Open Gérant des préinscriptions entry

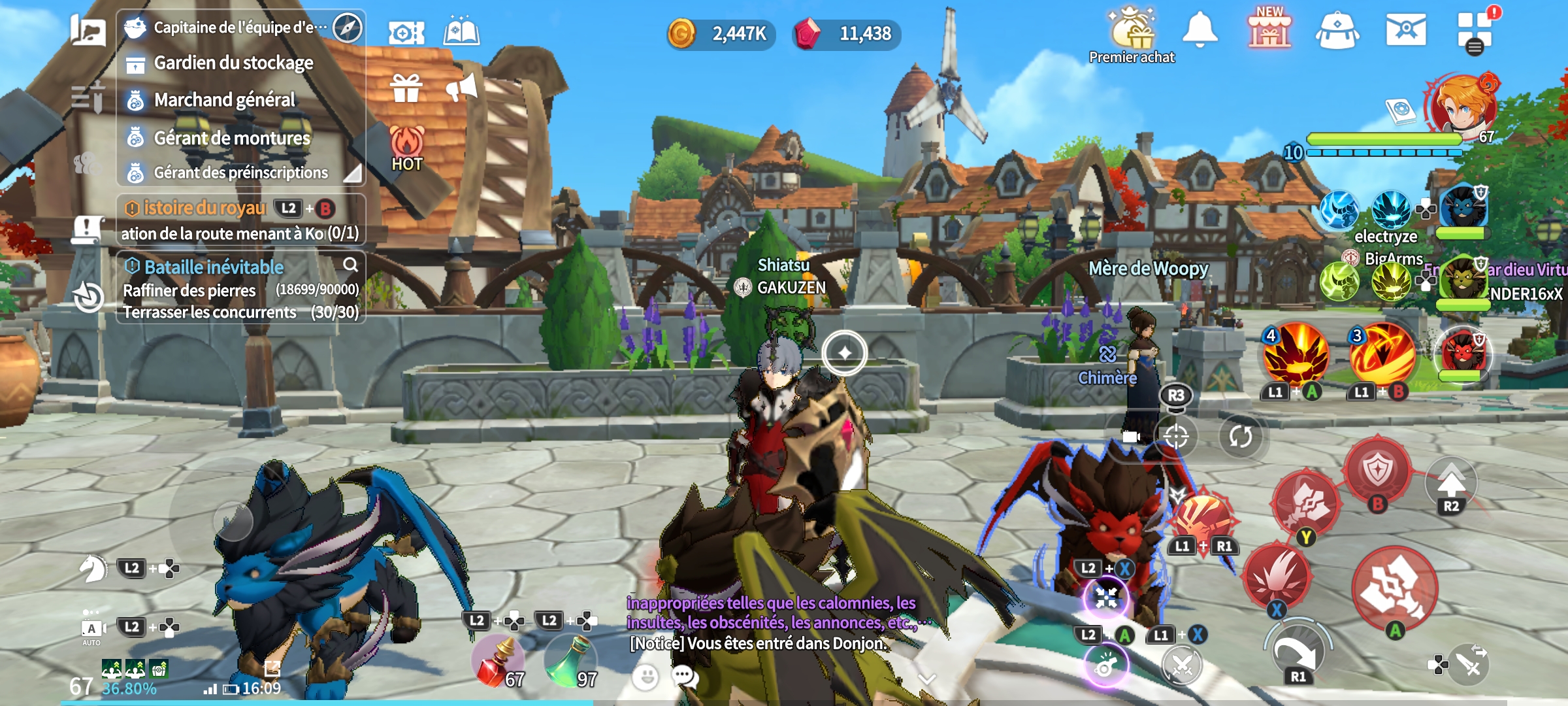(x=240, y=173)
